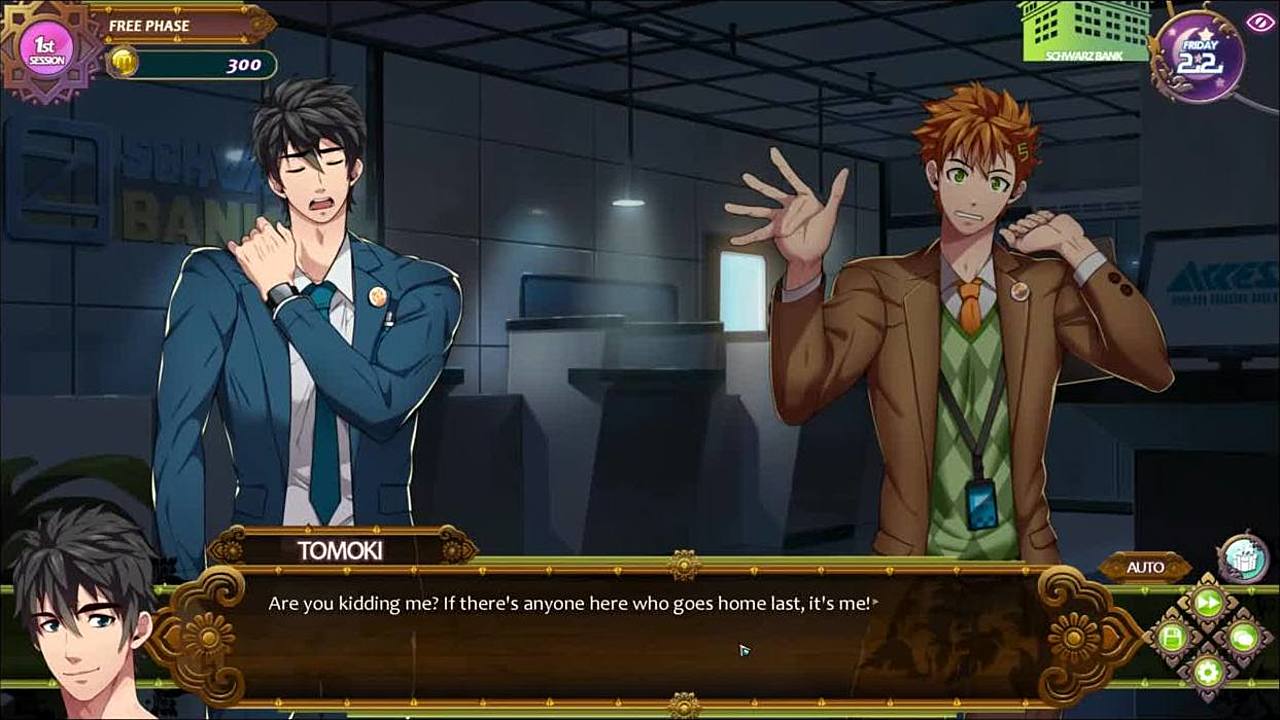
Task: Click the Friday calendar date medallion
Action: coord(1199,56)
